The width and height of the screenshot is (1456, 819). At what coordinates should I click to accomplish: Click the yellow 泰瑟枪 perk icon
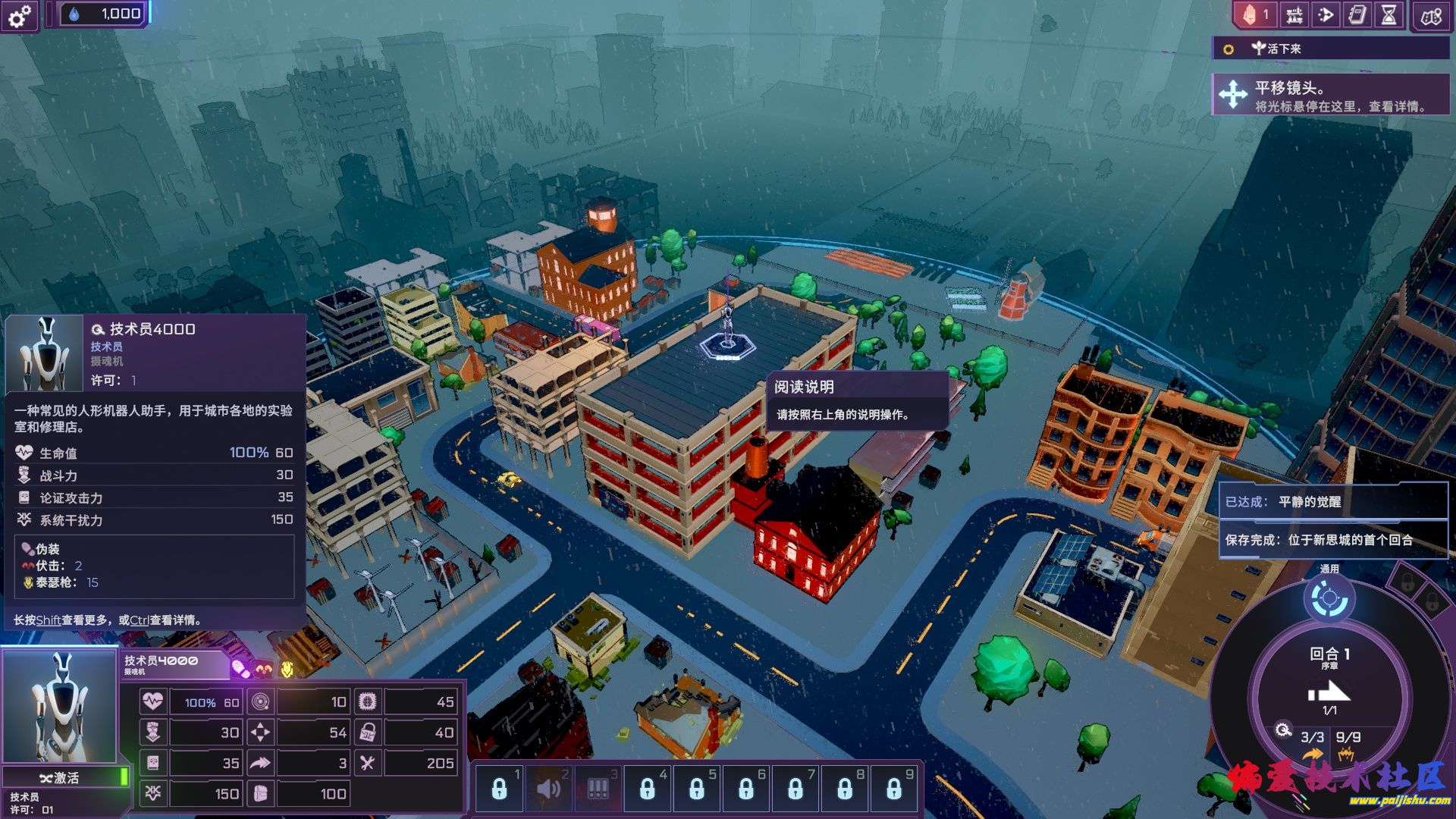pyautogui.click(x=287, y=670)
